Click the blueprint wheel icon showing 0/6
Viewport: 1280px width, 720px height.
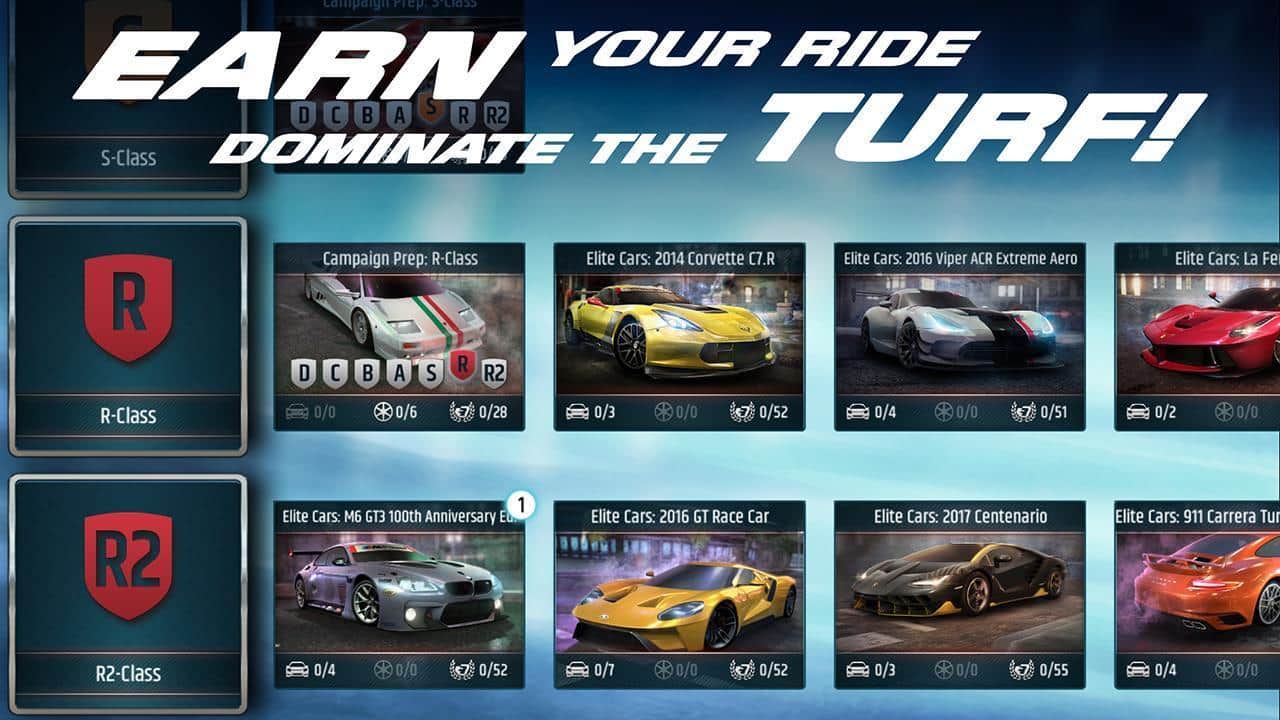tap(383, 412)
